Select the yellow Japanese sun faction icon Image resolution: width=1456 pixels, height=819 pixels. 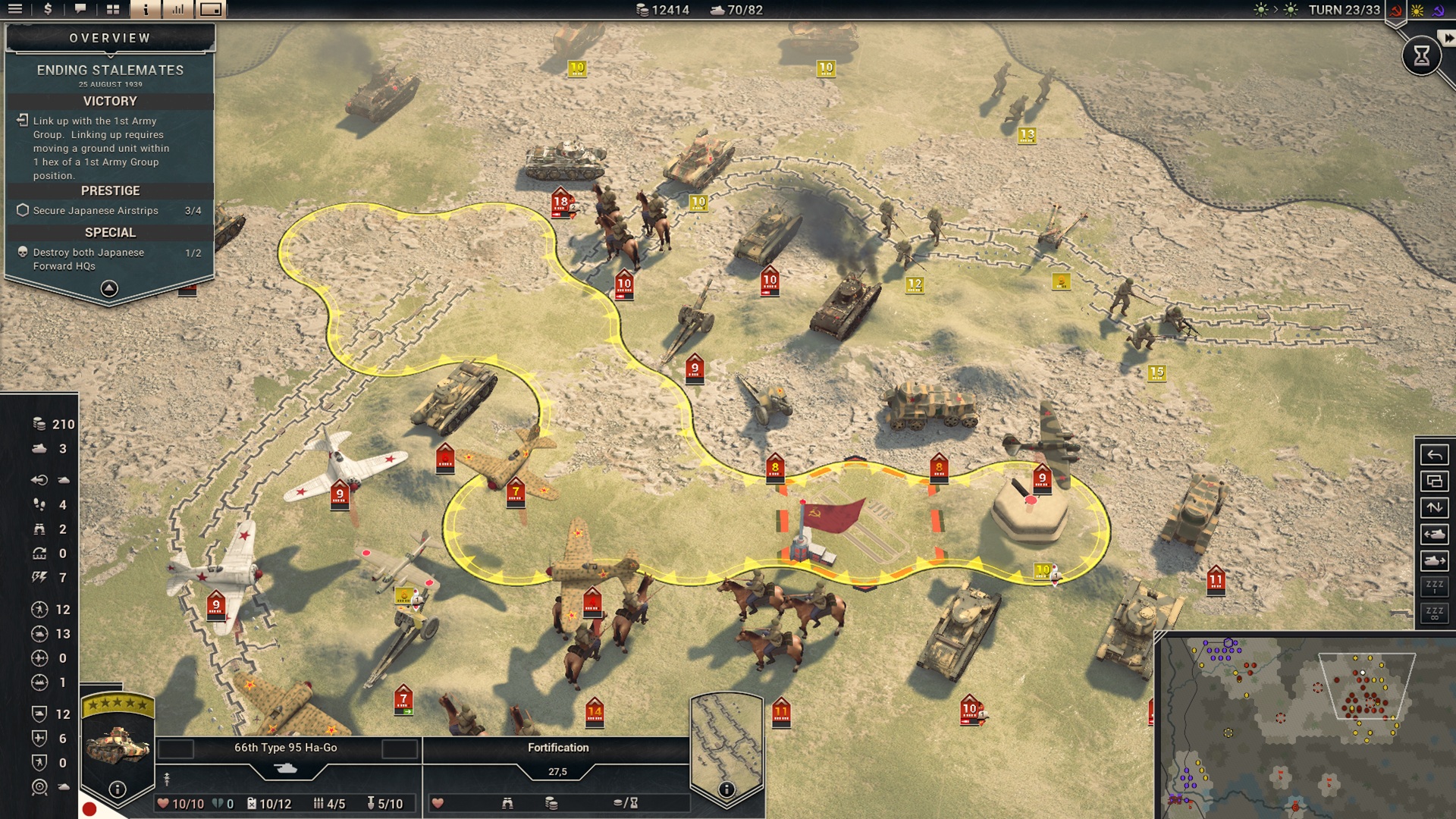coord(1417,11)
